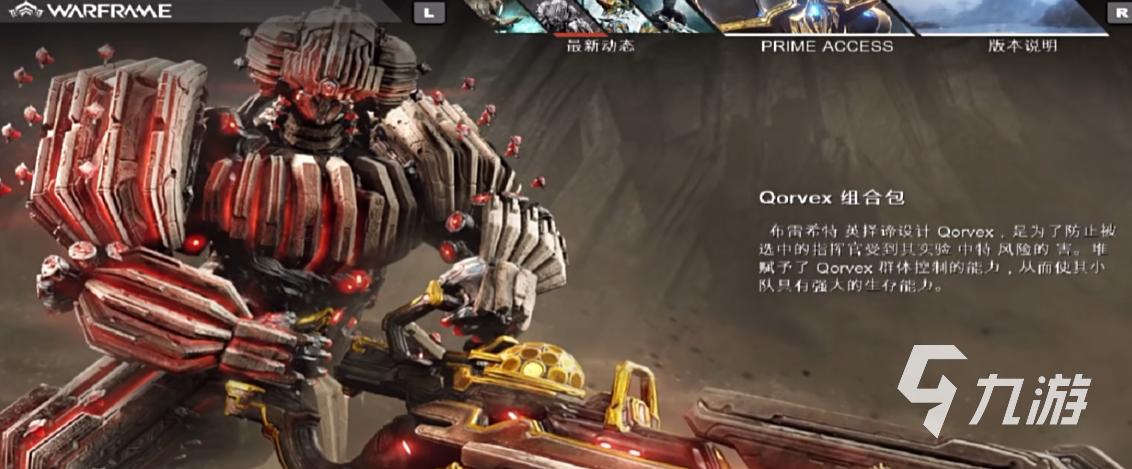Switch to the 最新动态 news tab

pos(600,45)
